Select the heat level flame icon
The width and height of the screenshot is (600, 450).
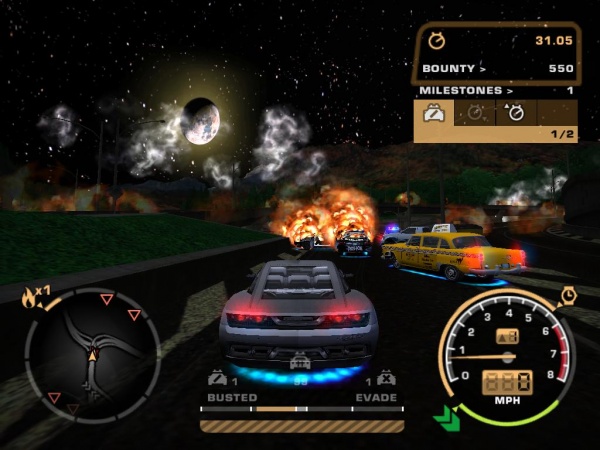pos(28,296)
